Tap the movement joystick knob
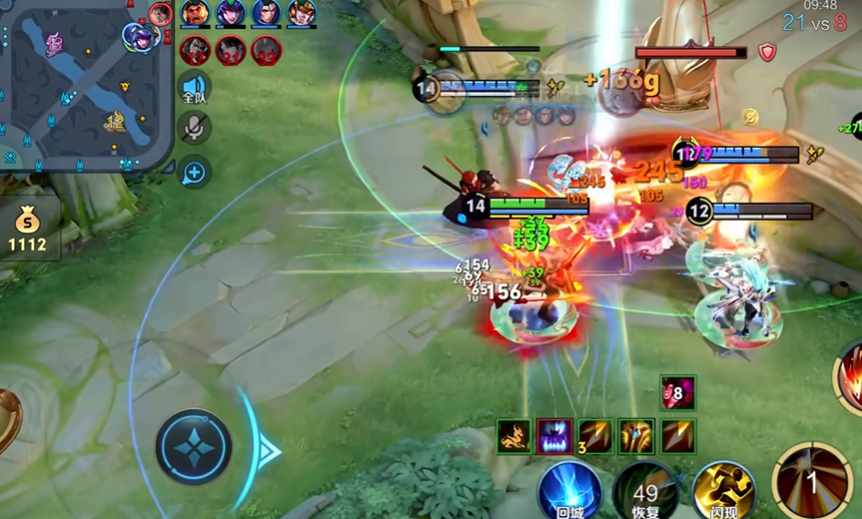The width and height of the screenshot is (862, 519). pyautogui.click(x=194, y=447)
